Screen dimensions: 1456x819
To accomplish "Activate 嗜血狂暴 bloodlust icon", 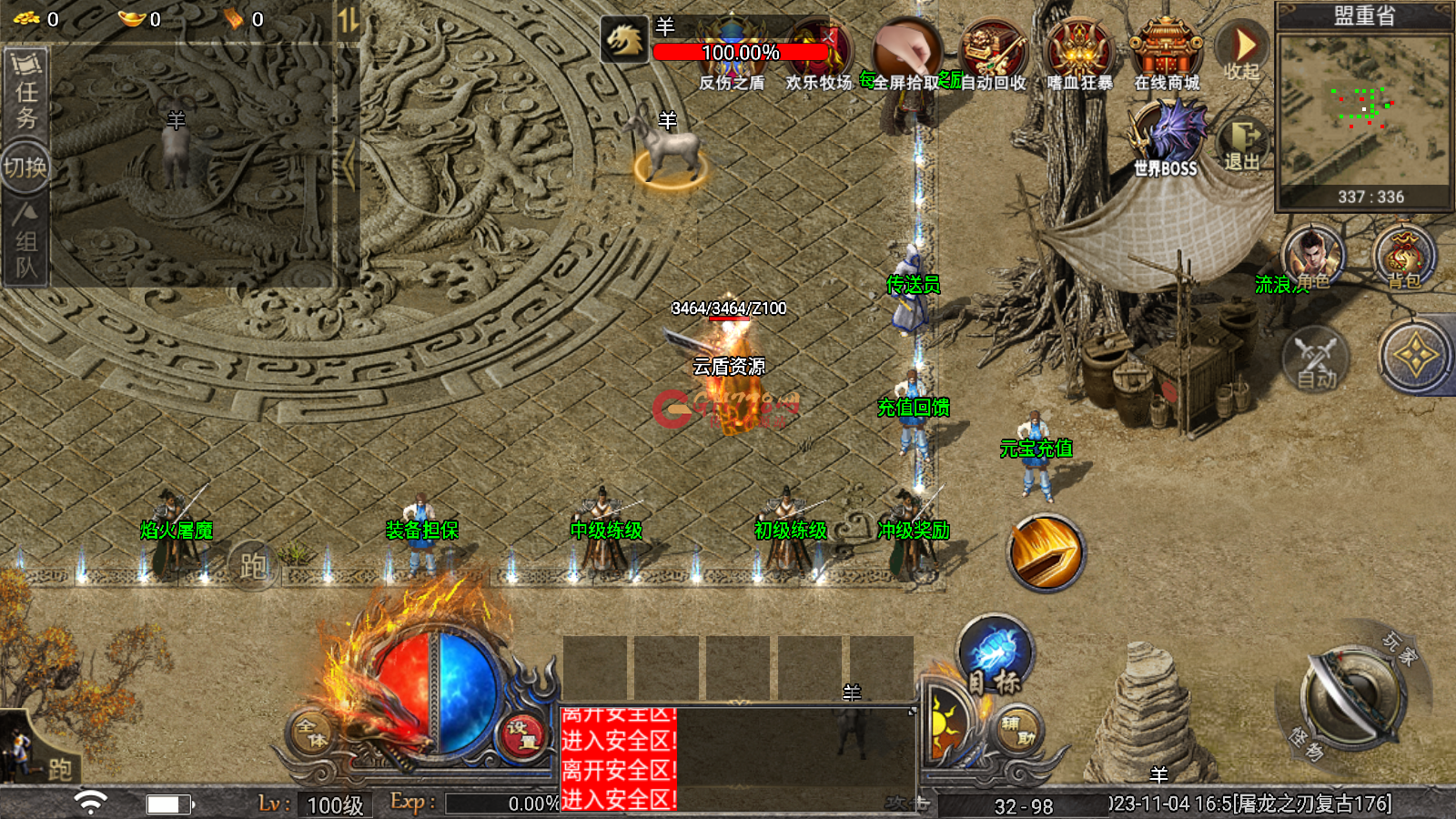I will coord(1079,53).
